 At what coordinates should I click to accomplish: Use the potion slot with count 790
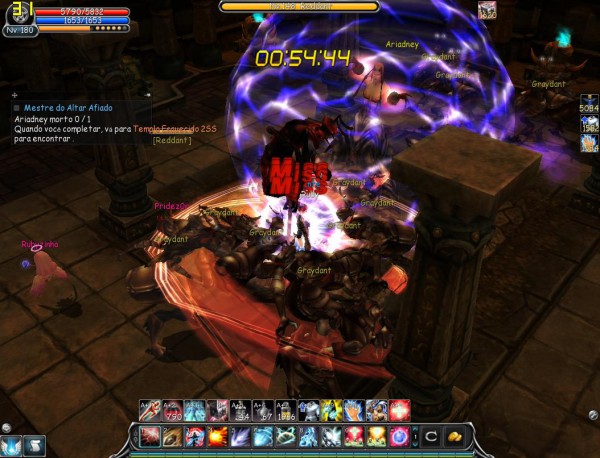point(170,409)
